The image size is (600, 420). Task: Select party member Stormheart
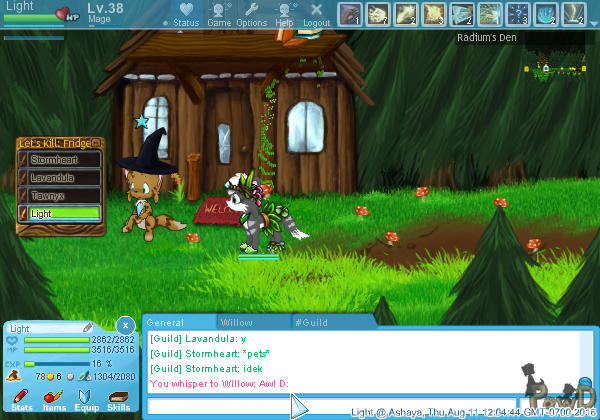[60, 159]
